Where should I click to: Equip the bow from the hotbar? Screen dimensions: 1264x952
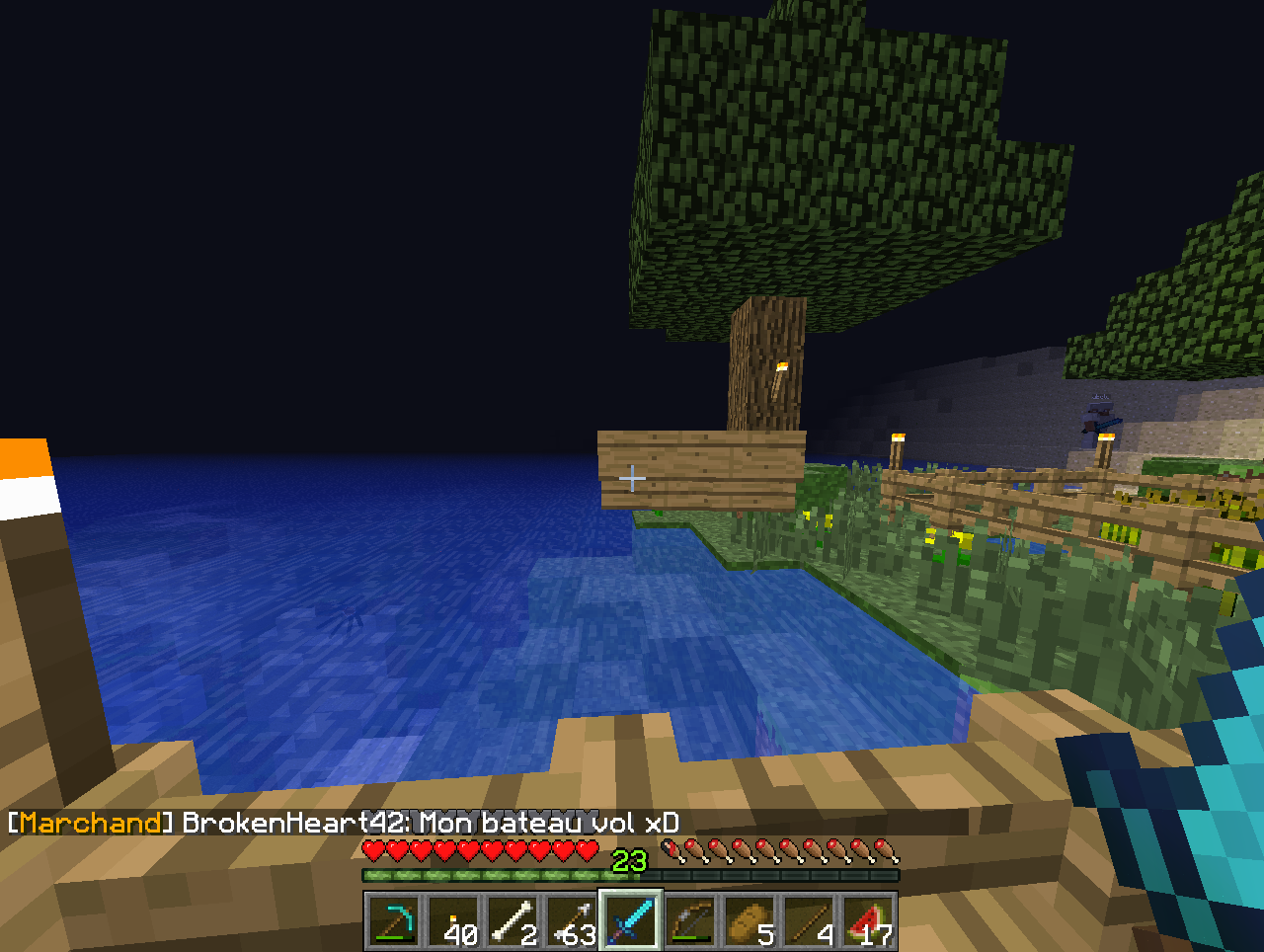click(x=690, y=921)
